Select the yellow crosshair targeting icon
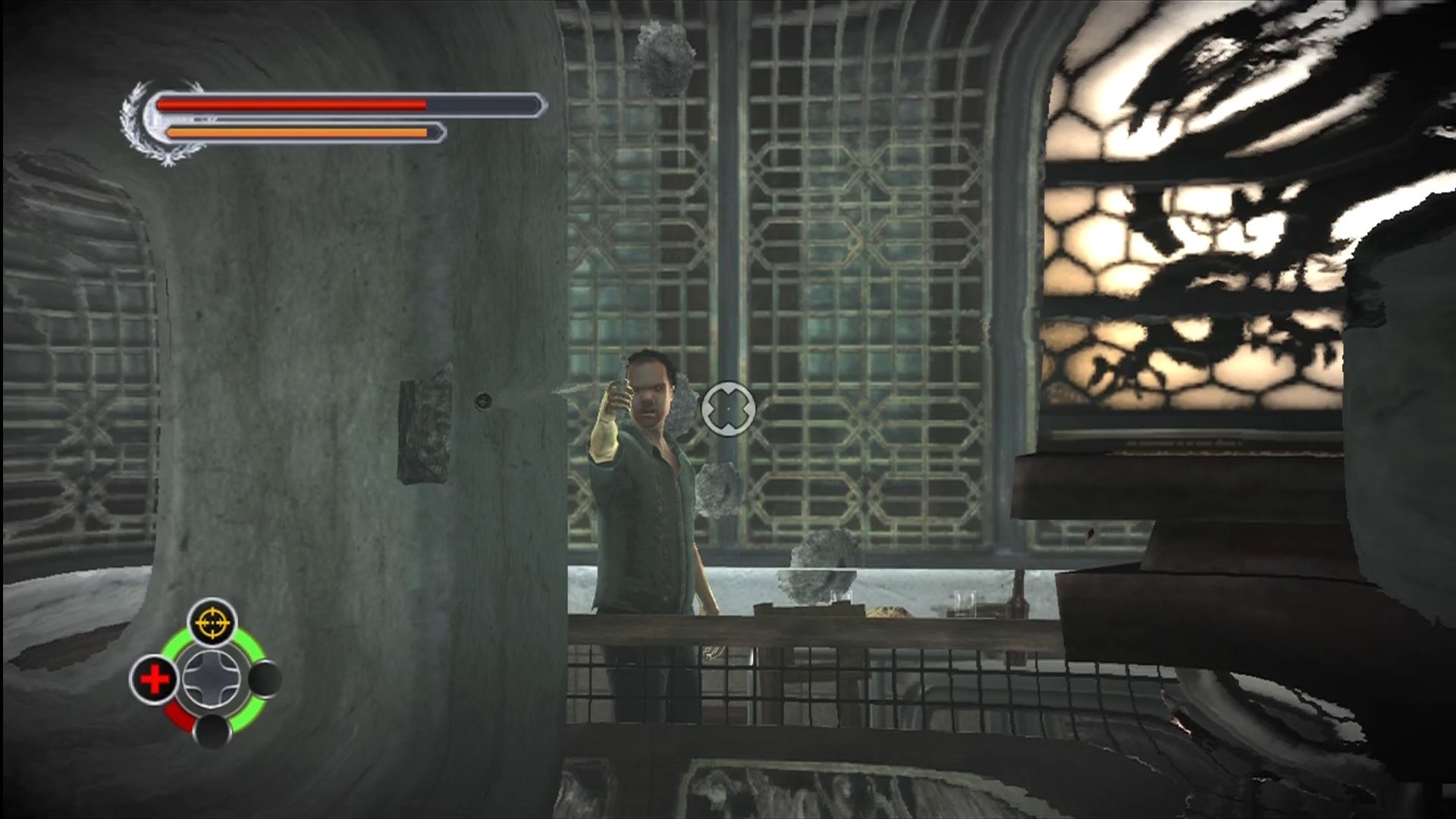This screenshot has height=819, width=1456. [212, 623]
